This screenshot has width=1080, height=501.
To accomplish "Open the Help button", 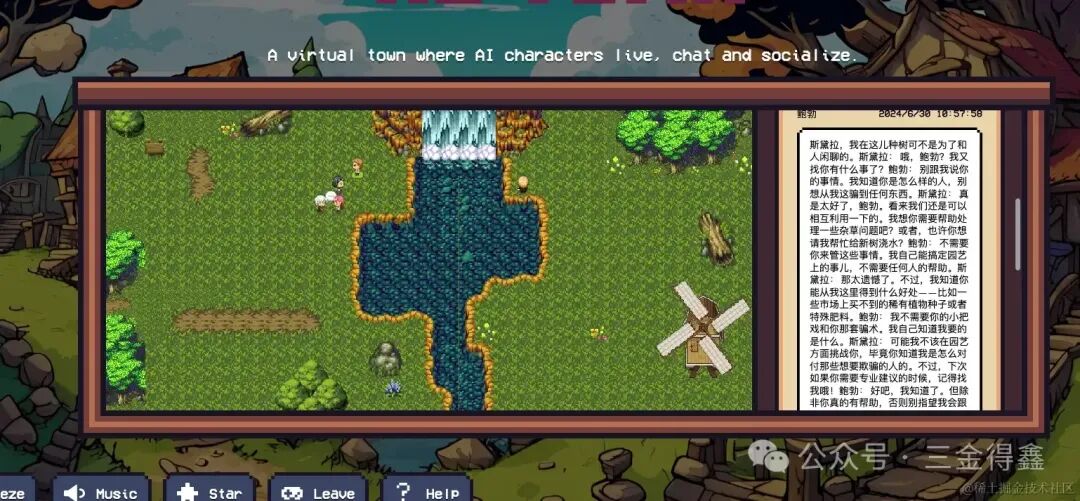I will (427, 491).
